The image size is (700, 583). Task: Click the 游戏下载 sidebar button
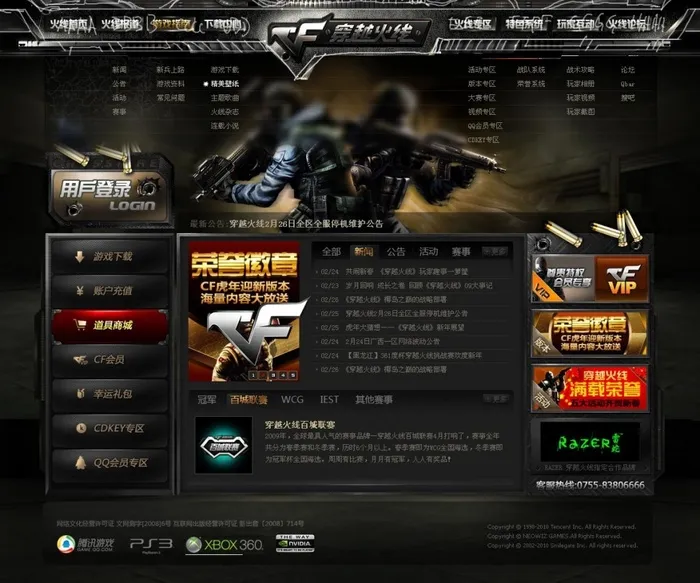110,257
